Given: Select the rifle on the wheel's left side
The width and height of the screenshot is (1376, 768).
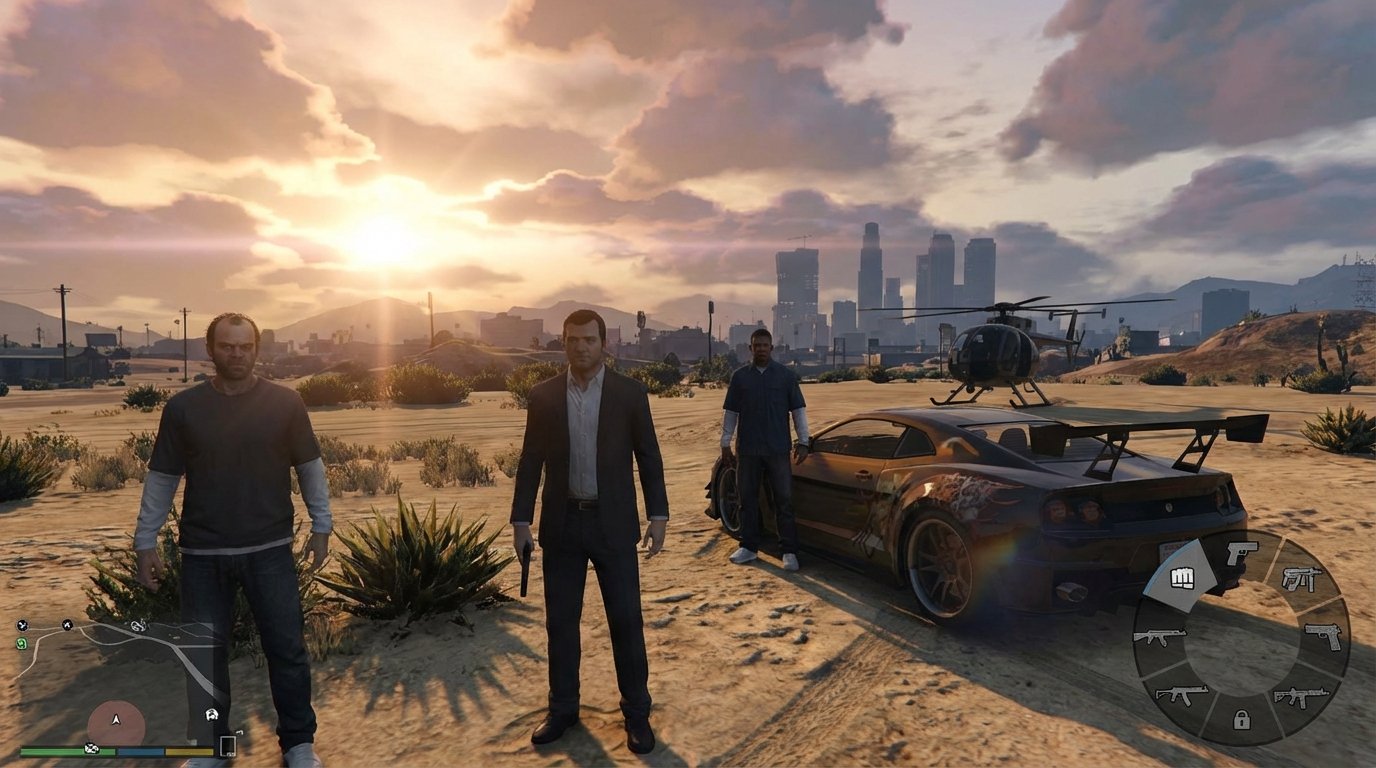Looking at the screenshot, I should (x=1159, y=638).
